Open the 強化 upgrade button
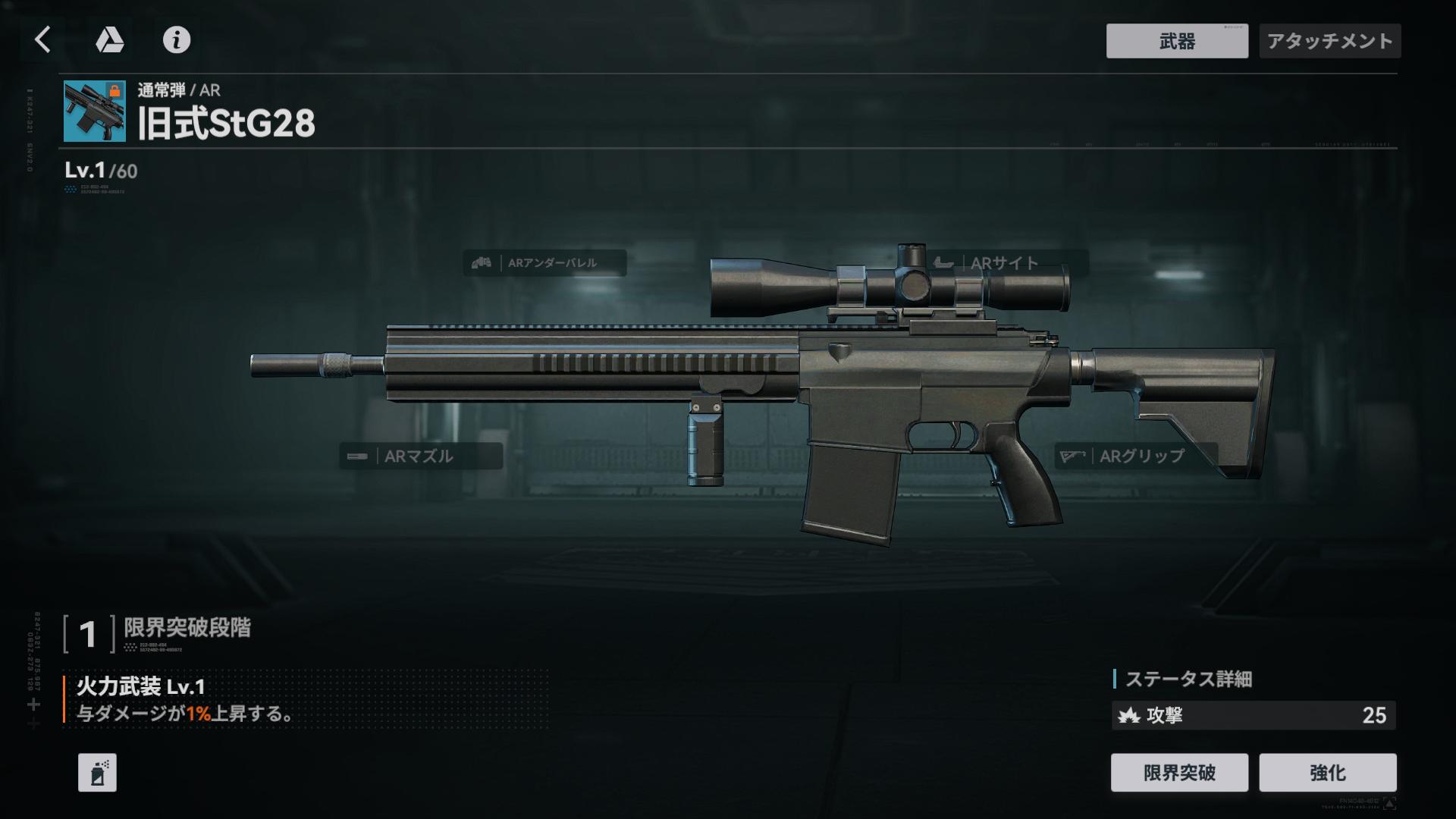Viewport: 1456px width, 819px height. [x=1327, y=772]
